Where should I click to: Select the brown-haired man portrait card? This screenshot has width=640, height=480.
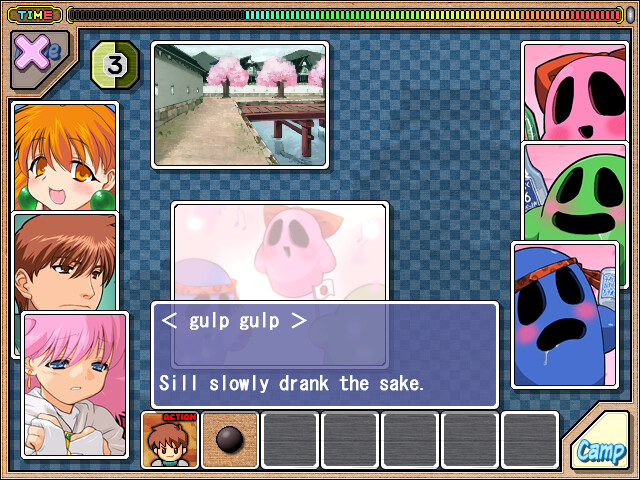coord(64,261)
